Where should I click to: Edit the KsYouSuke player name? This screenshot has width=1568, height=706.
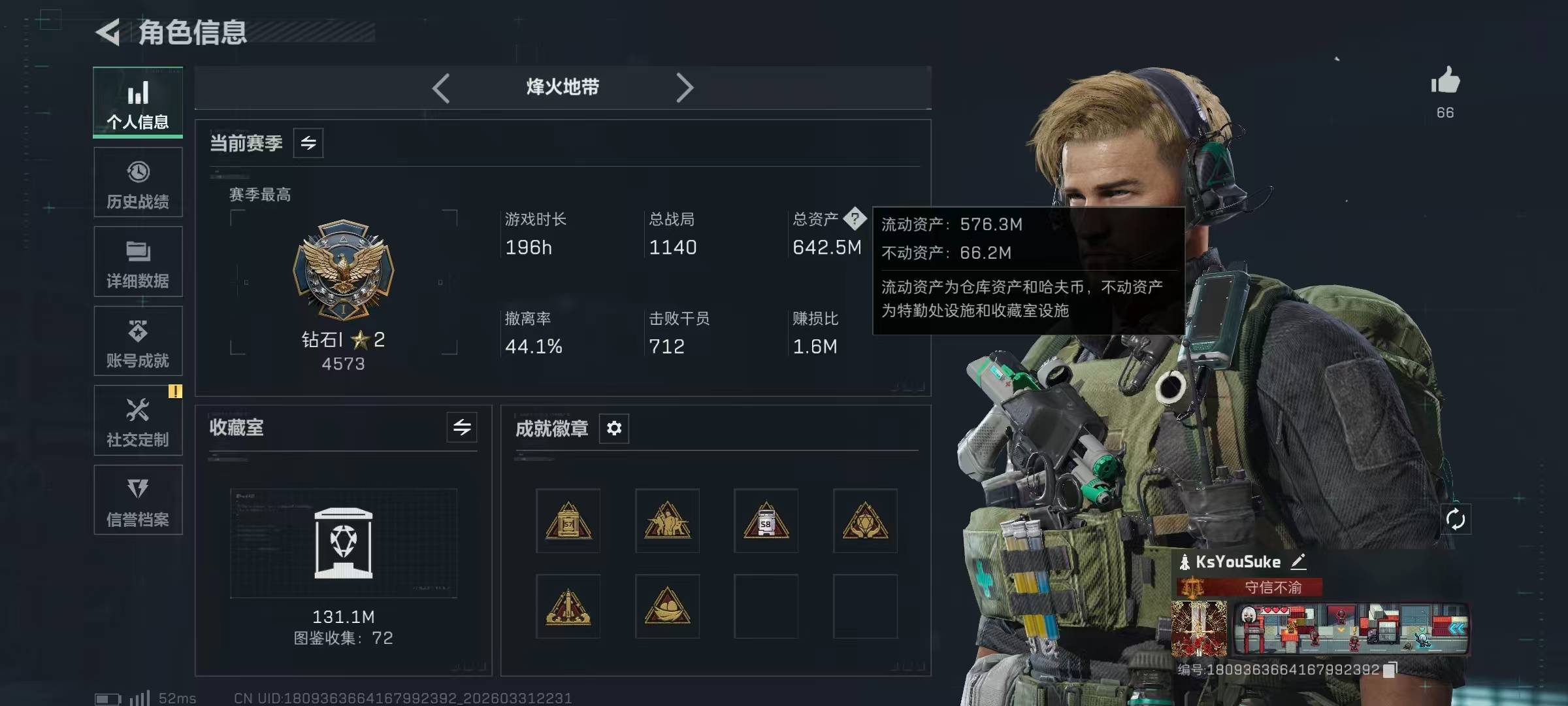(1298, 561)
